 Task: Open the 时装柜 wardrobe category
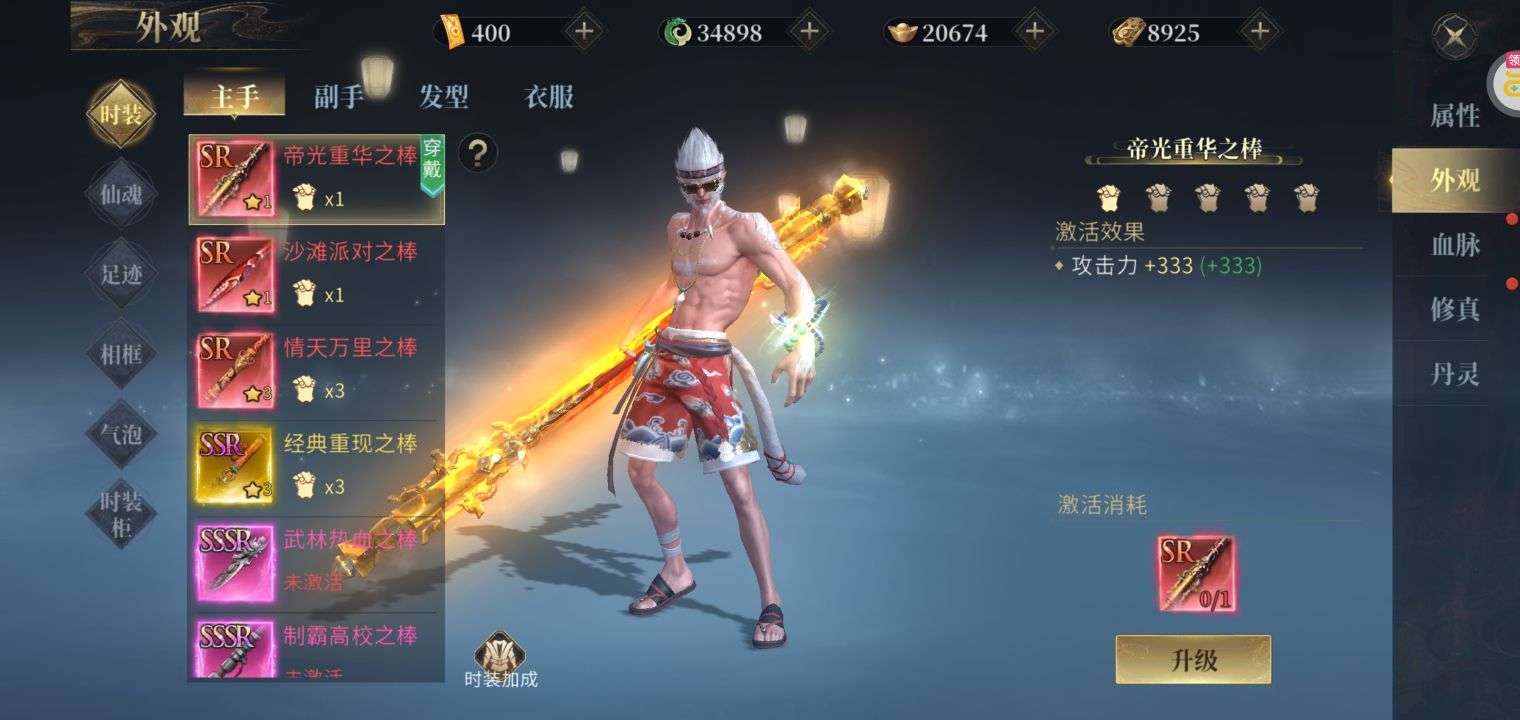click(x=121, y=513)
